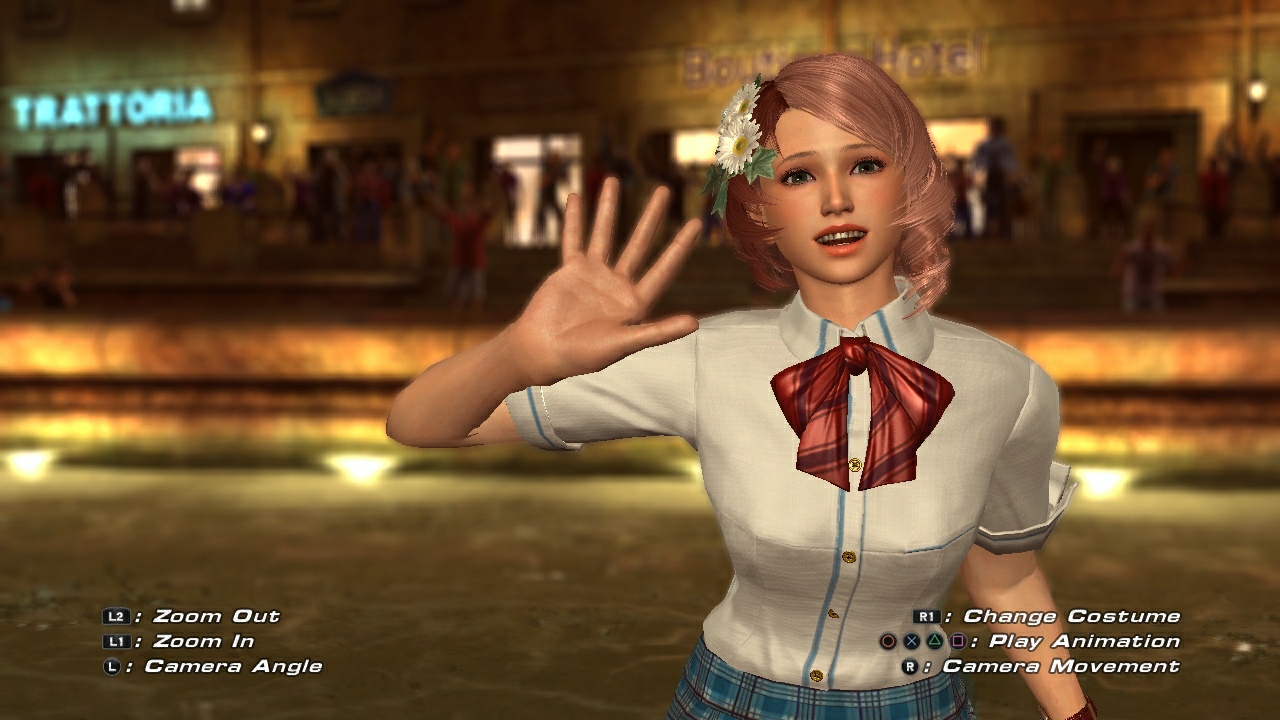
Task: Click the left stick icon beside Camera Angle
Action: [x=110, y=666]
